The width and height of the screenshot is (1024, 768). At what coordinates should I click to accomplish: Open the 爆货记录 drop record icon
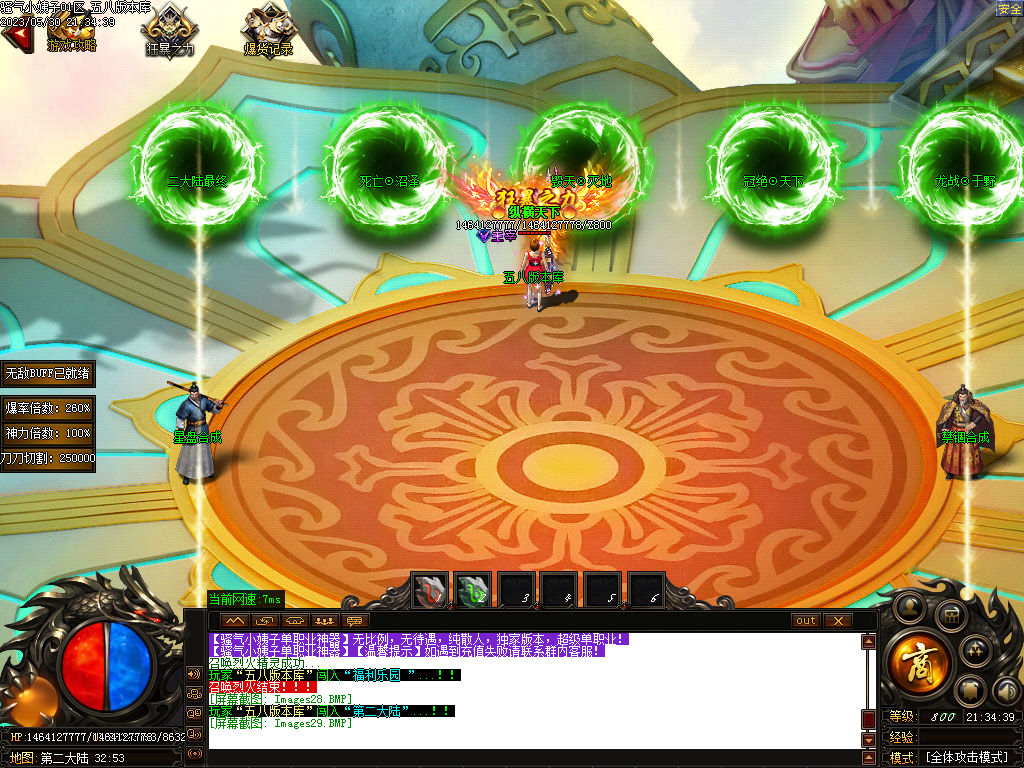(x=268, y=30)
